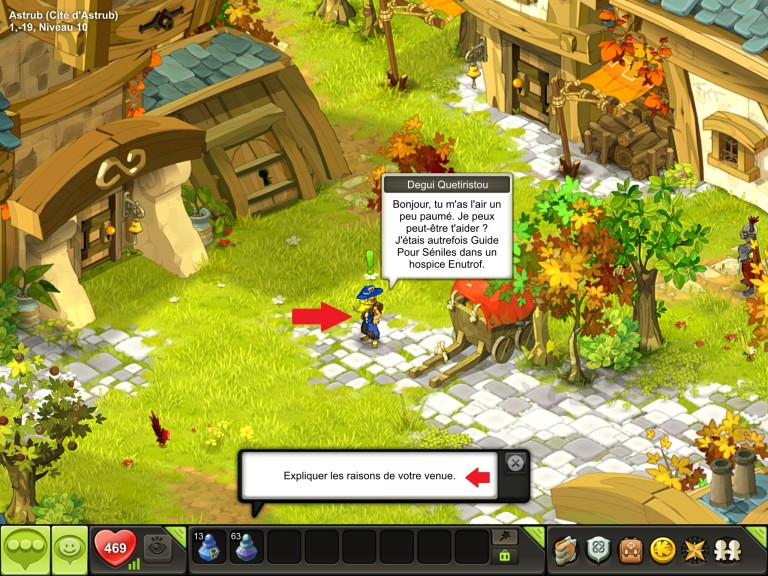Screen dimensions: 768x576
Task: Open the compass star map
Action: click(692, 549)
